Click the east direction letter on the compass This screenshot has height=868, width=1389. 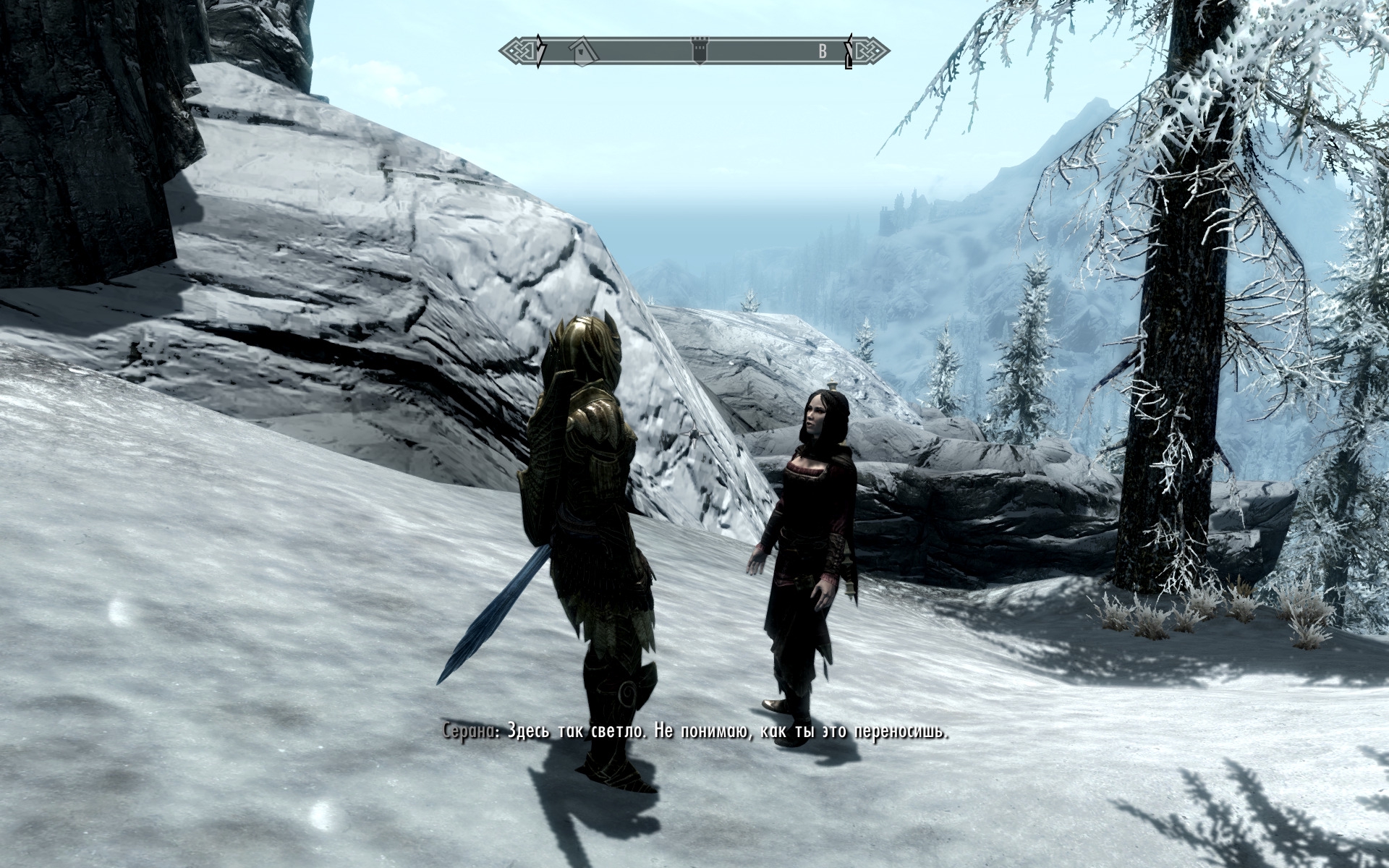tap(822, 51)
